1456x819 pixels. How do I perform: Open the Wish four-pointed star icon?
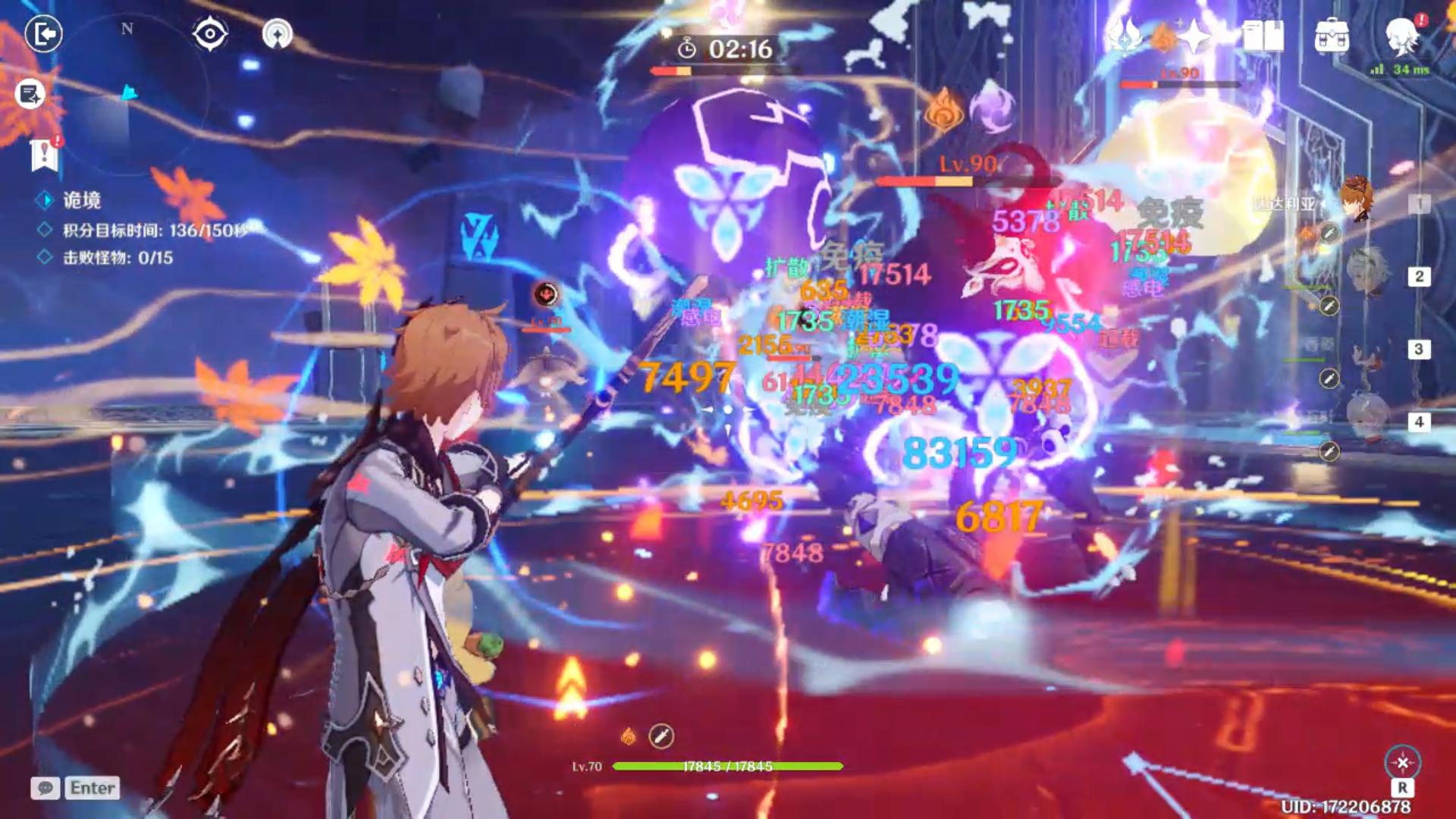(x=1194, y=36)
